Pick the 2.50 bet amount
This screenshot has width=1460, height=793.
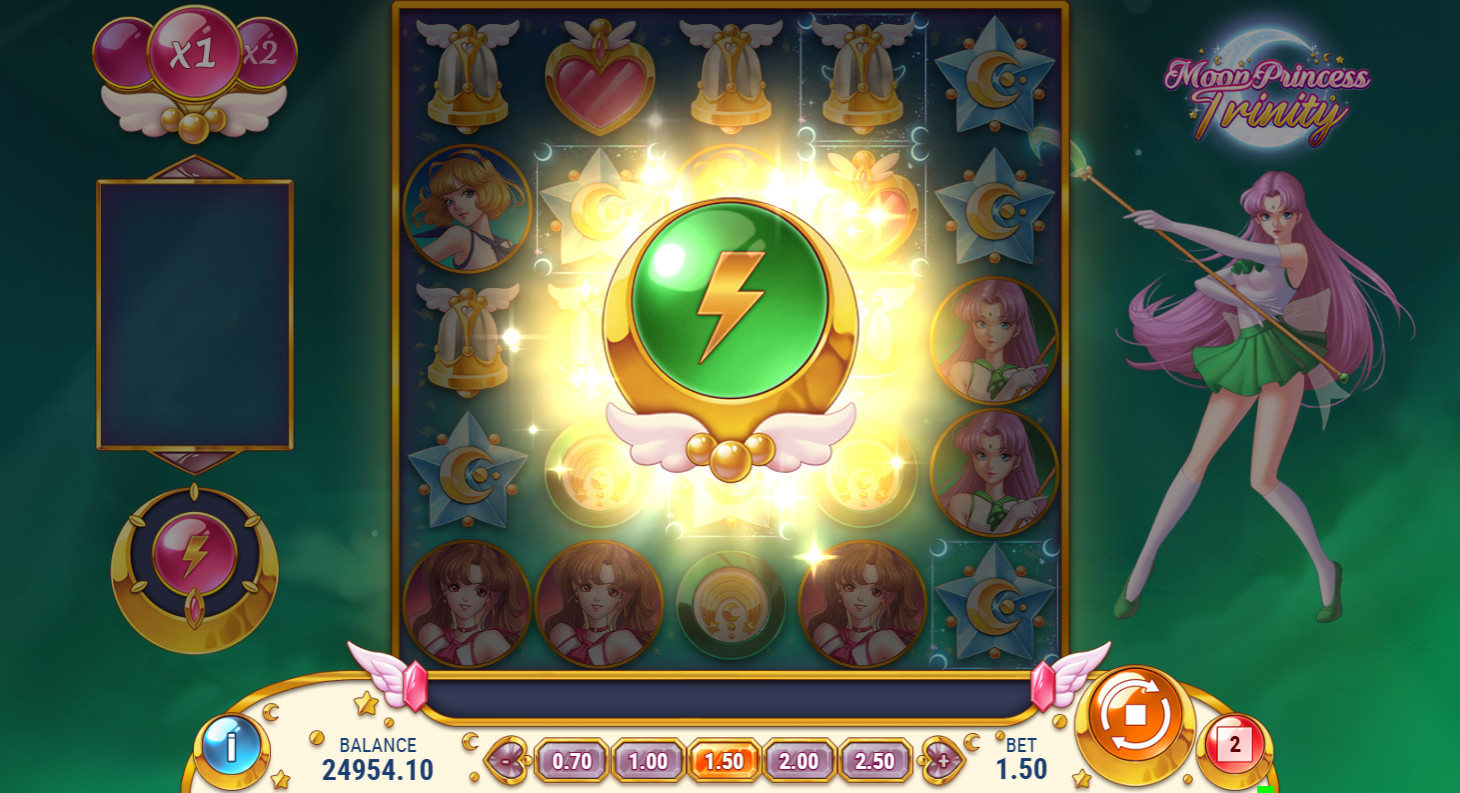point(875,761)
